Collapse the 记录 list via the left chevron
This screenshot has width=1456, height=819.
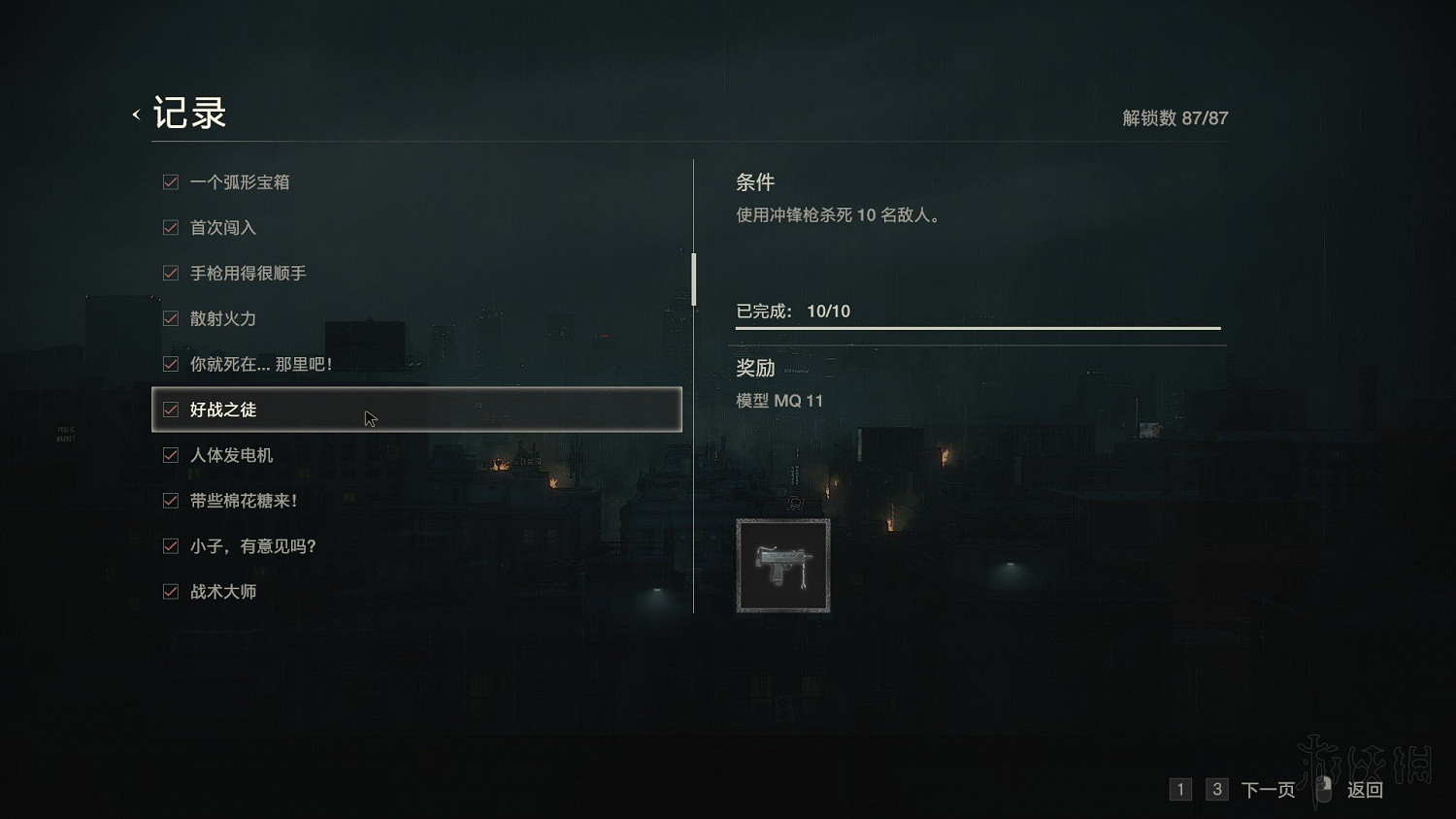135,114
